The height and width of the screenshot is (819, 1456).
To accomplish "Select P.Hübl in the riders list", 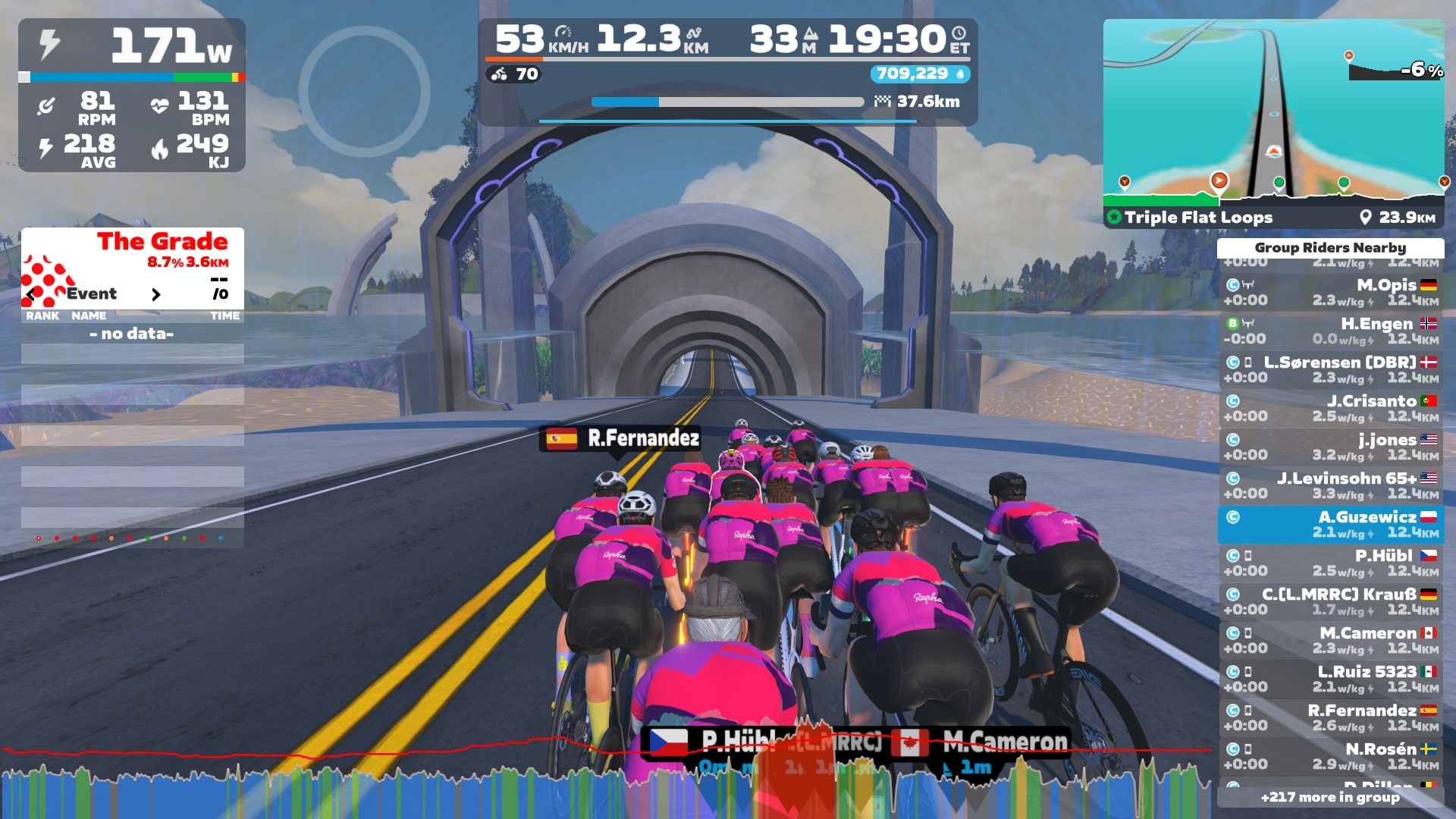I will 1331,563.
